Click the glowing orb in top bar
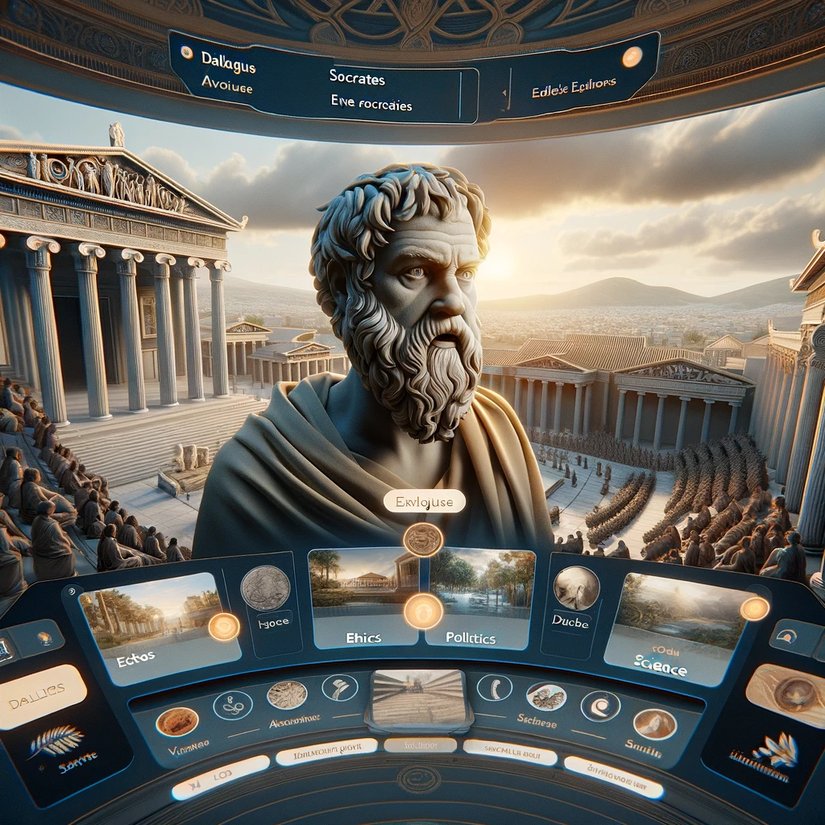The height and width of the screenshot is (825, 825). point(632,57)
